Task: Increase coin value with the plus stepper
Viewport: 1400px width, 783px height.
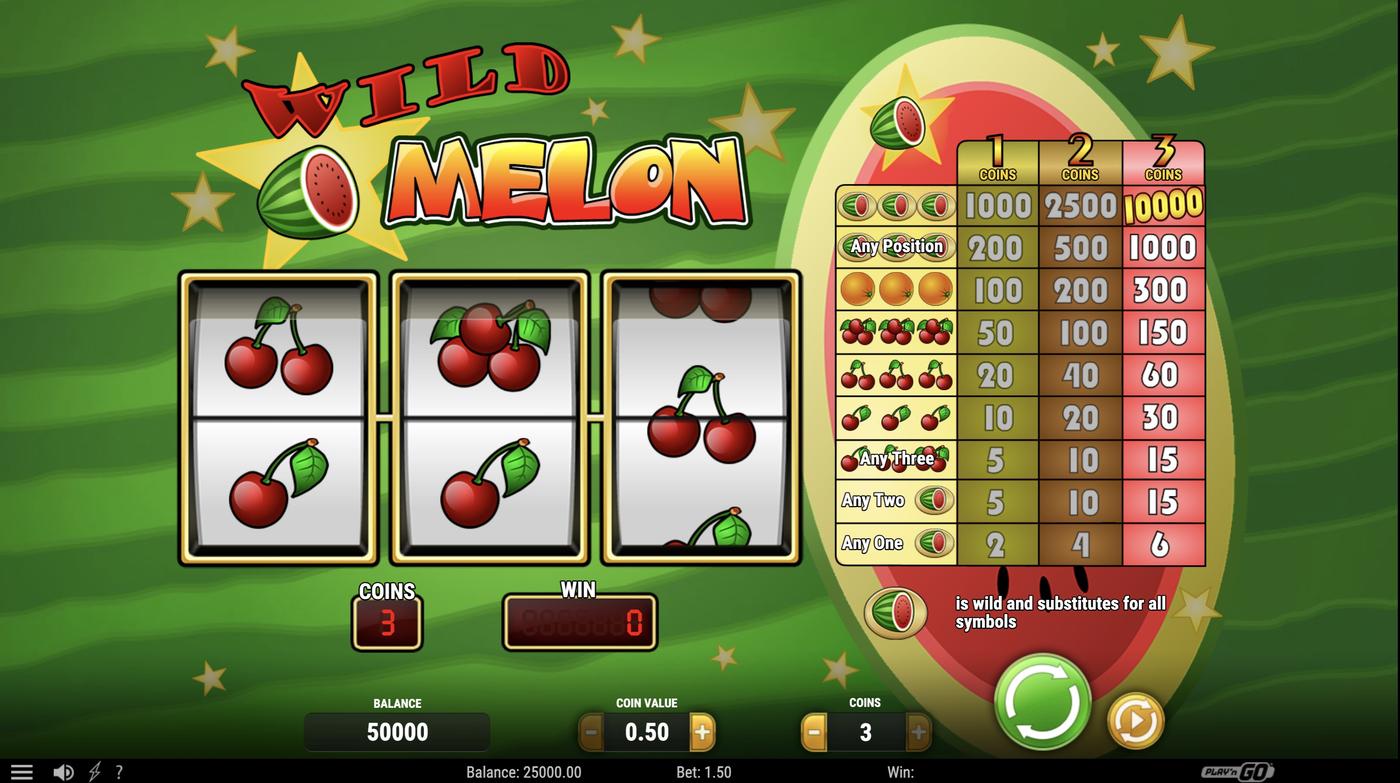Action: [702, 731]
